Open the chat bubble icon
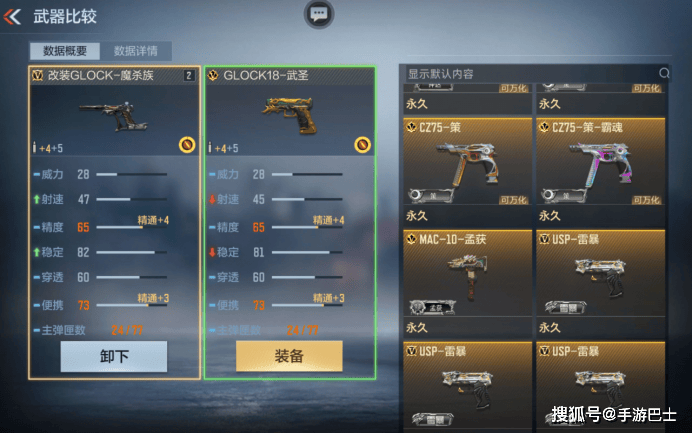Viewport: 693px width, 433px height. pos(318,14)
